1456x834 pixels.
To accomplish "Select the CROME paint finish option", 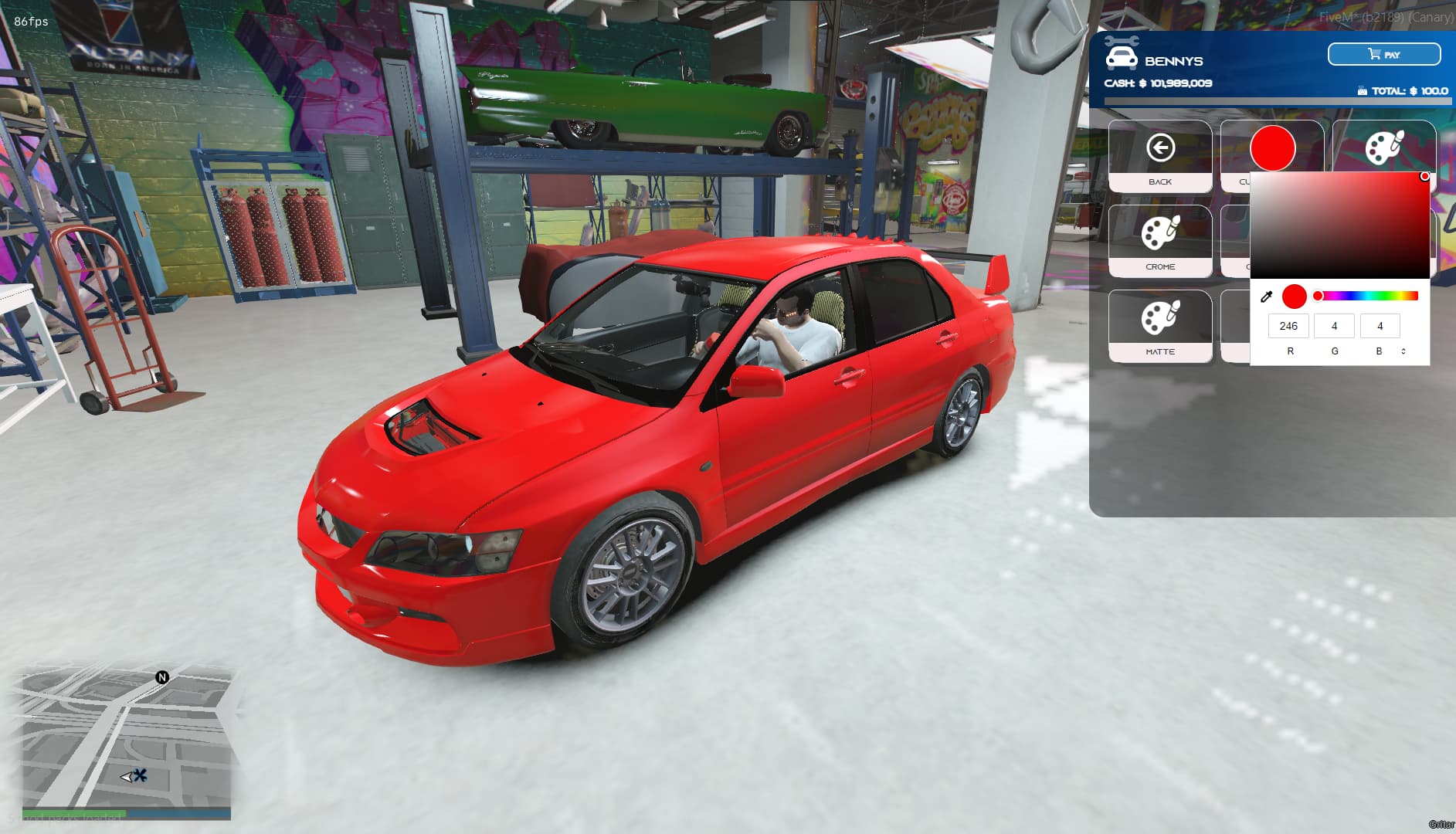I will coord(1160,266).
